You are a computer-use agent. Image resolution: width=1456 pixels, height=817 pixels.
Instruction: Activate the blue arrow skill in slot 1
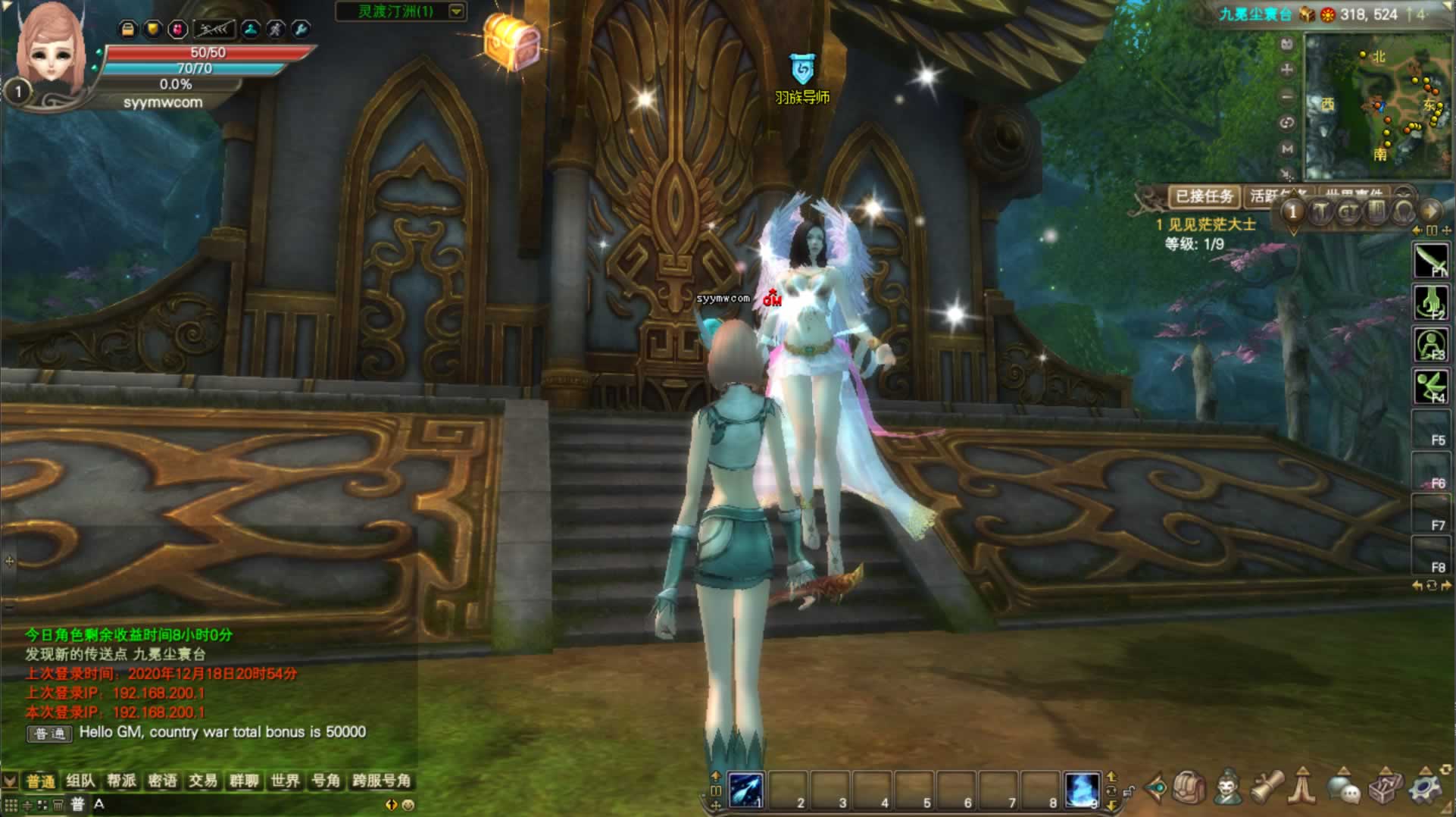746,790
